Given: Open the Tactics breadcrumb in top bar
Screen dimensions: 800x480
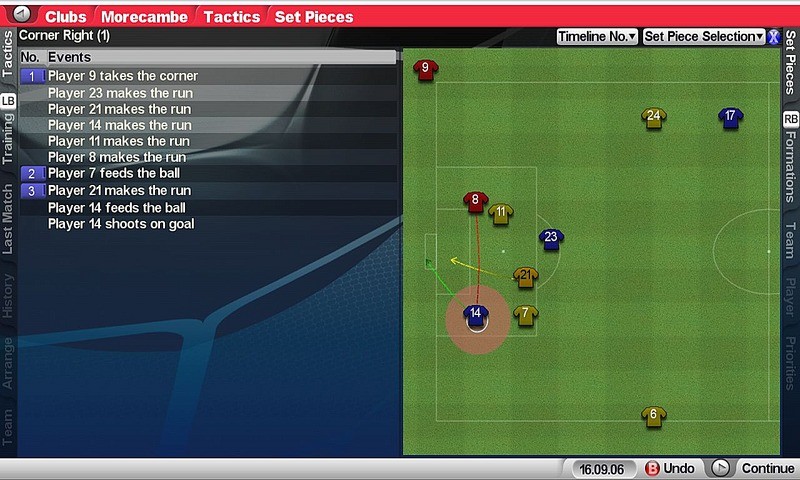Looking at the screenshot, I should click(232, 16).
